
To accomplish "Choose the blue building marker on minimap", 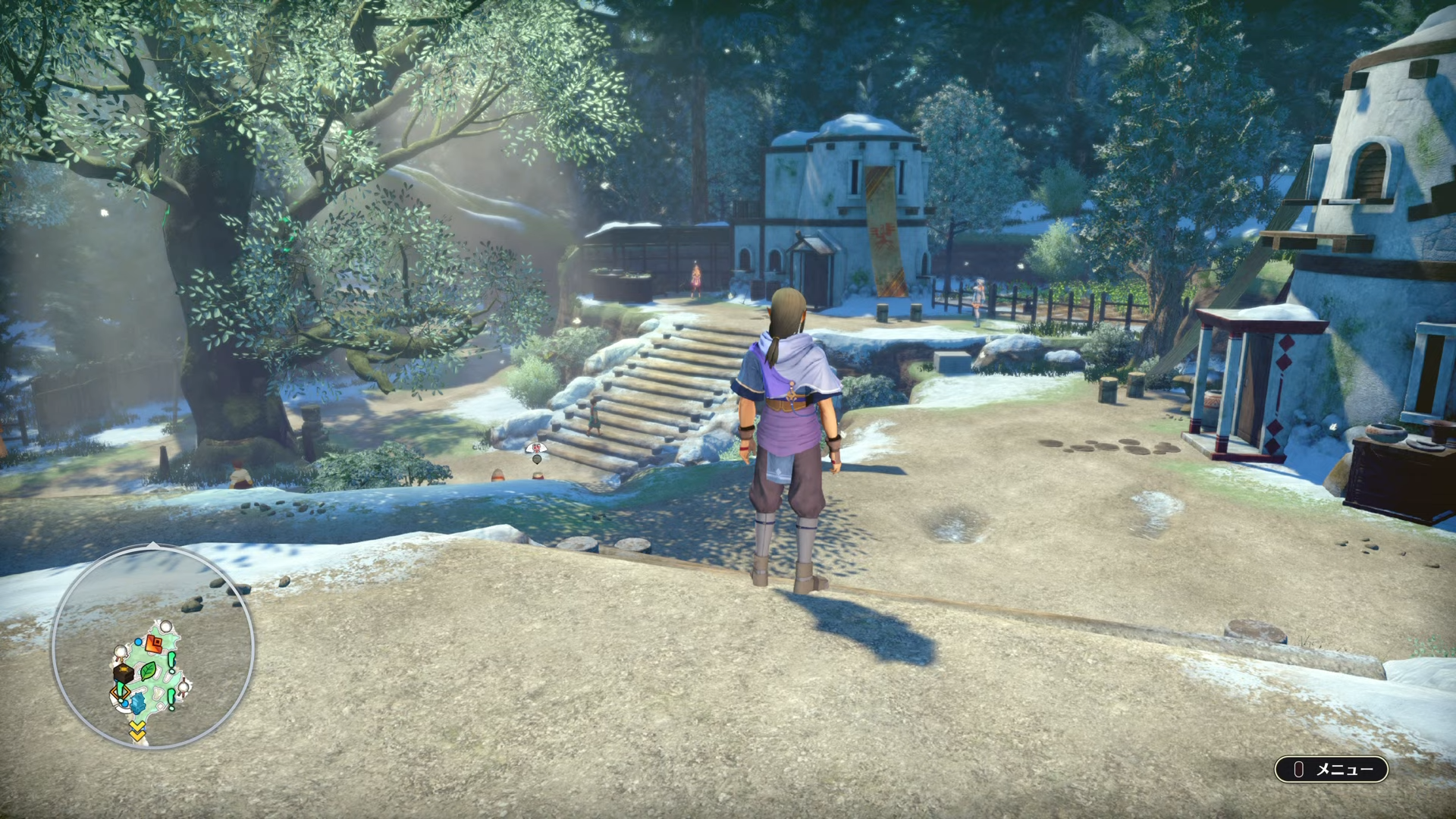I will (138, 703).
